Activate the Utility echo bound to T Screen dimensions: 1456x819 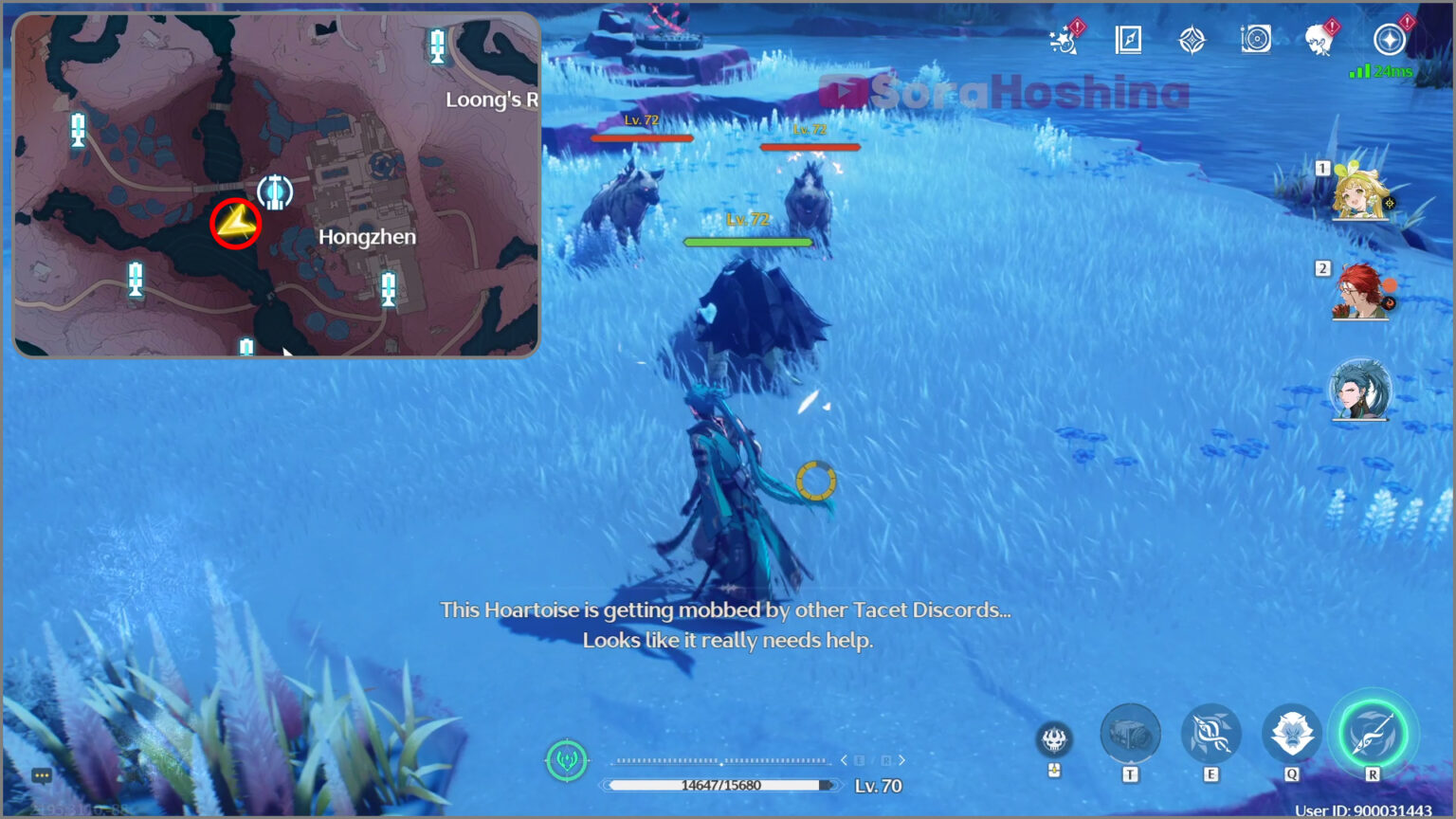1131,734
